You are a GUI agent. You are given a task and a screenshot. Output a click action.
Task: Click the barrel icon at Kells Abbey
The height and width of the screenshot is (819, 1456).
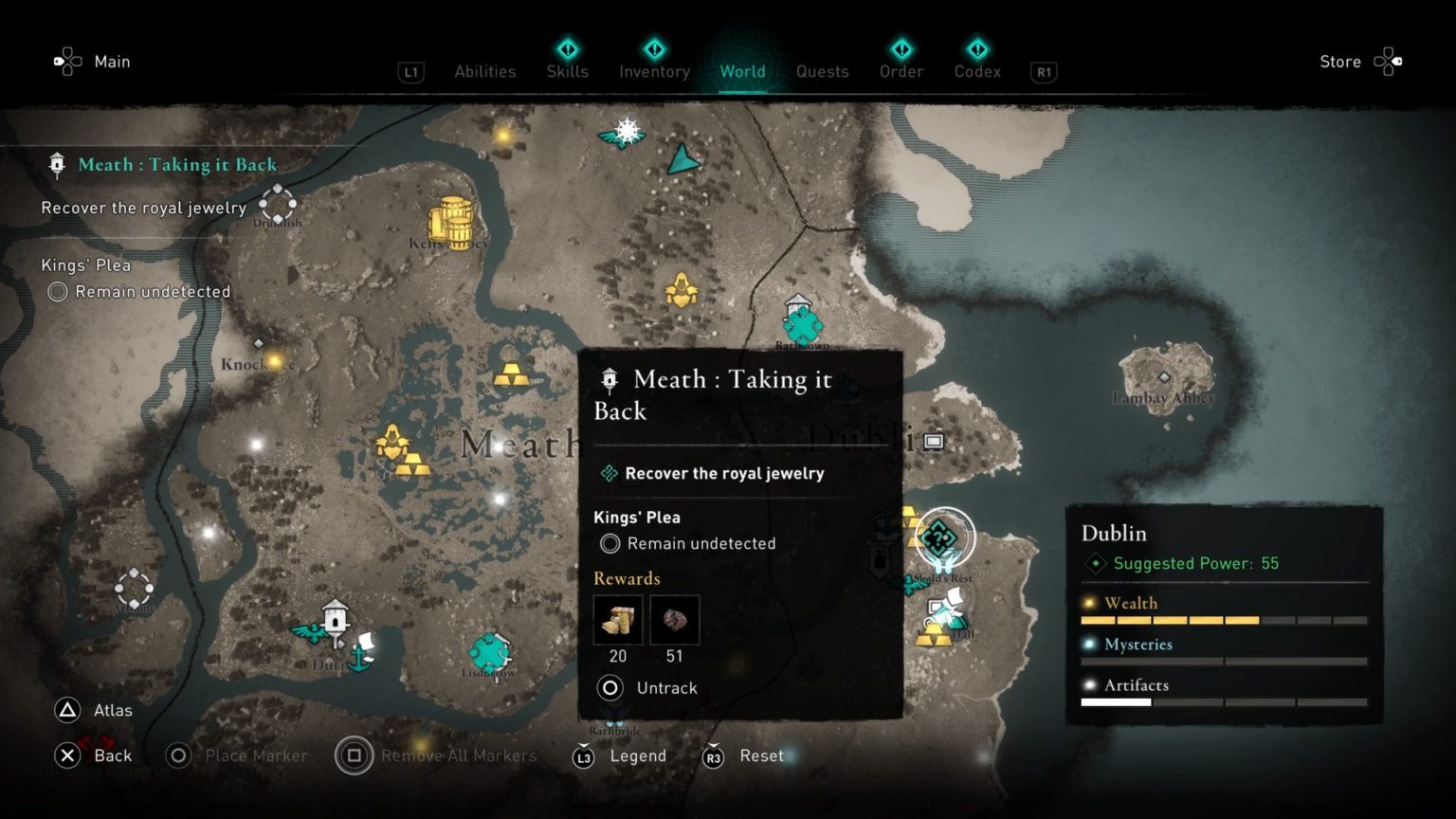point(452,221)
